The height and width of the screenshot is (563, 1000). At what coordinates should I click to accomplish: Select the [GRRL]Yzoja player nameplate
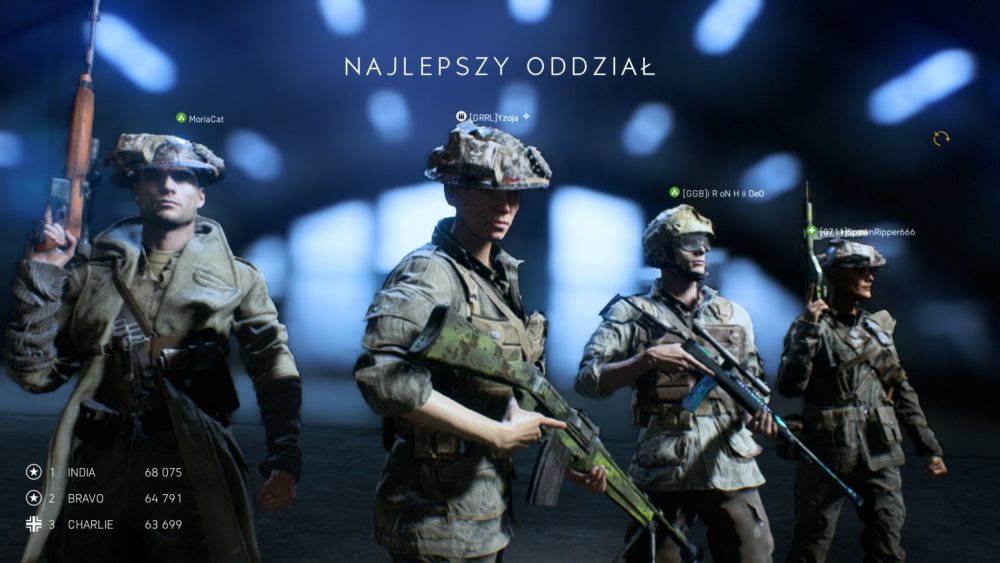(494, 117)
